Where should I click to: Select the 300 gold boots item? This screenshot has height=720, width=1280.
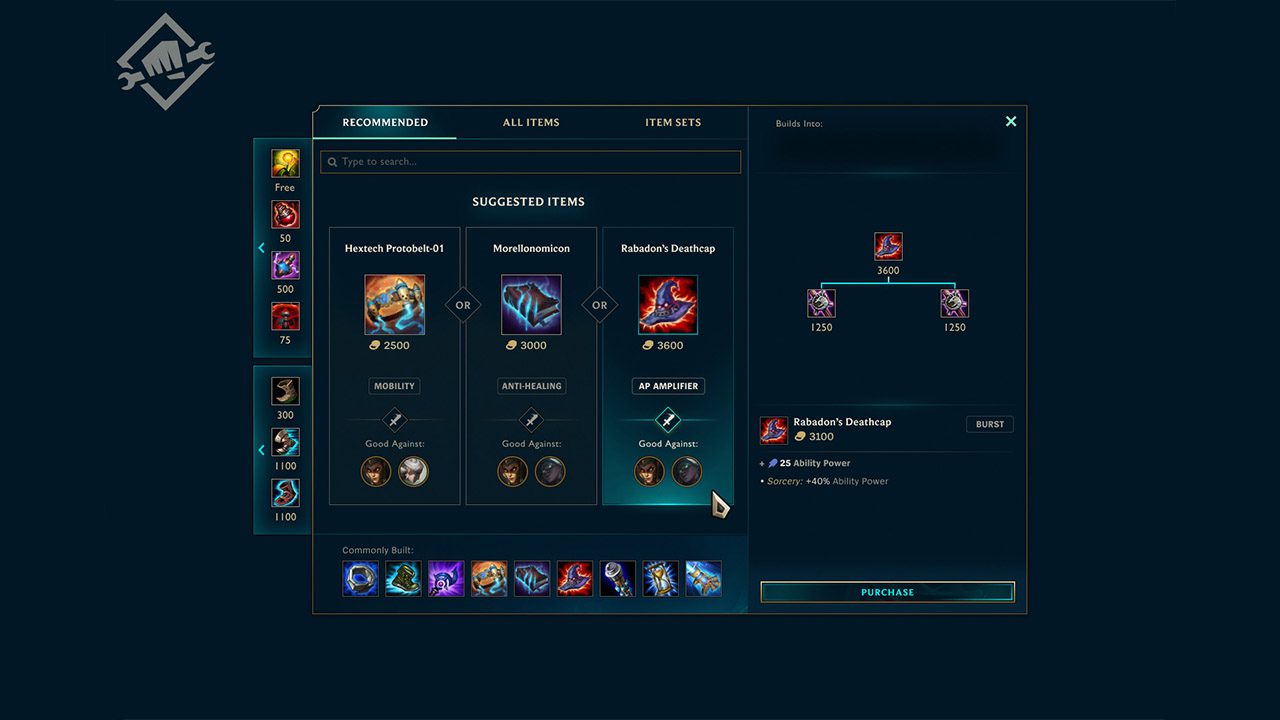285,391
